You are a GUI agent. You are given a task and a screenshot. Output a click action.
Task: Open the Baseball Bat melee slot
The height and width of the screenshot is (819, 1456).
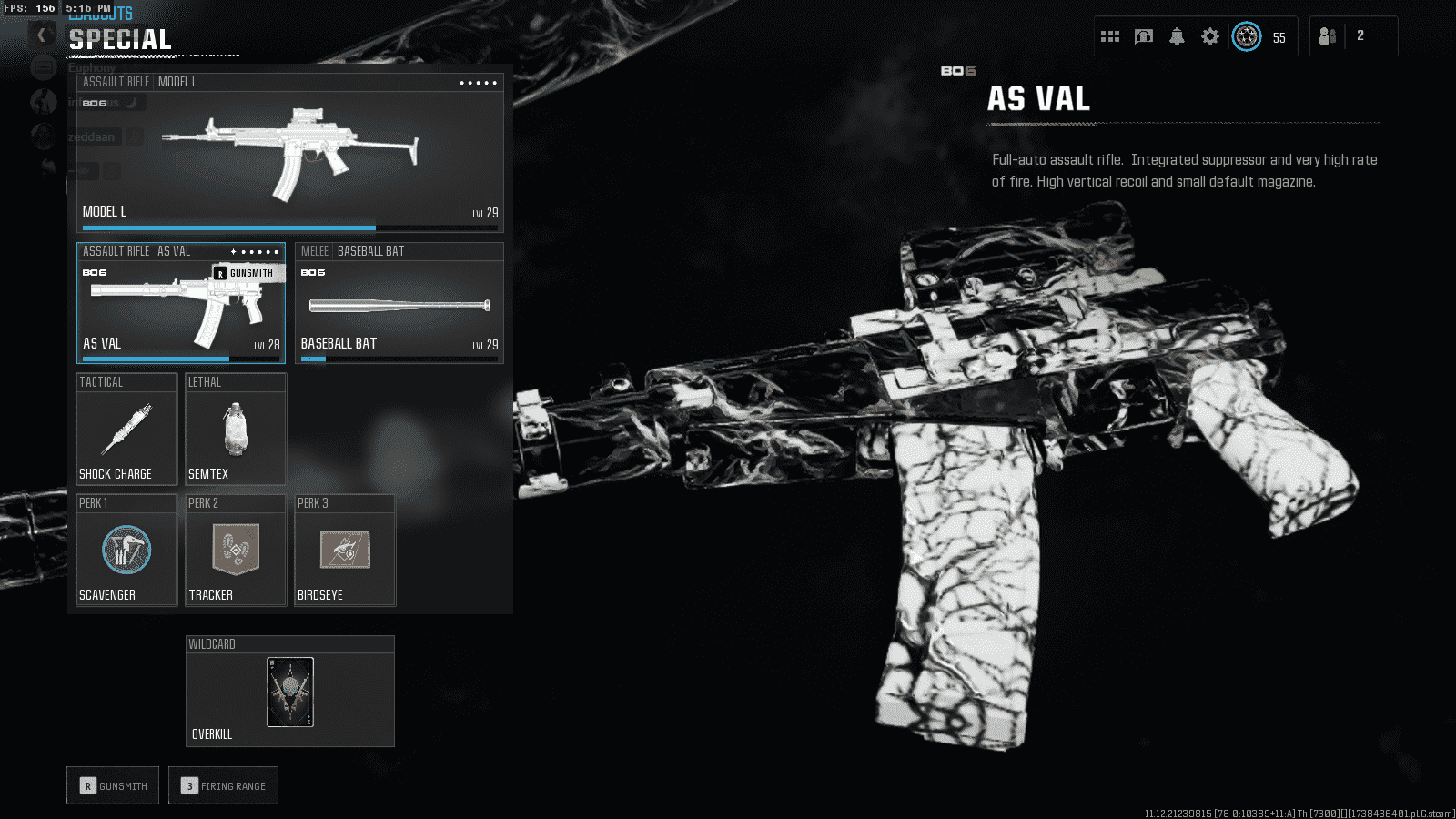pyautogui.click(x=399, y=303)
